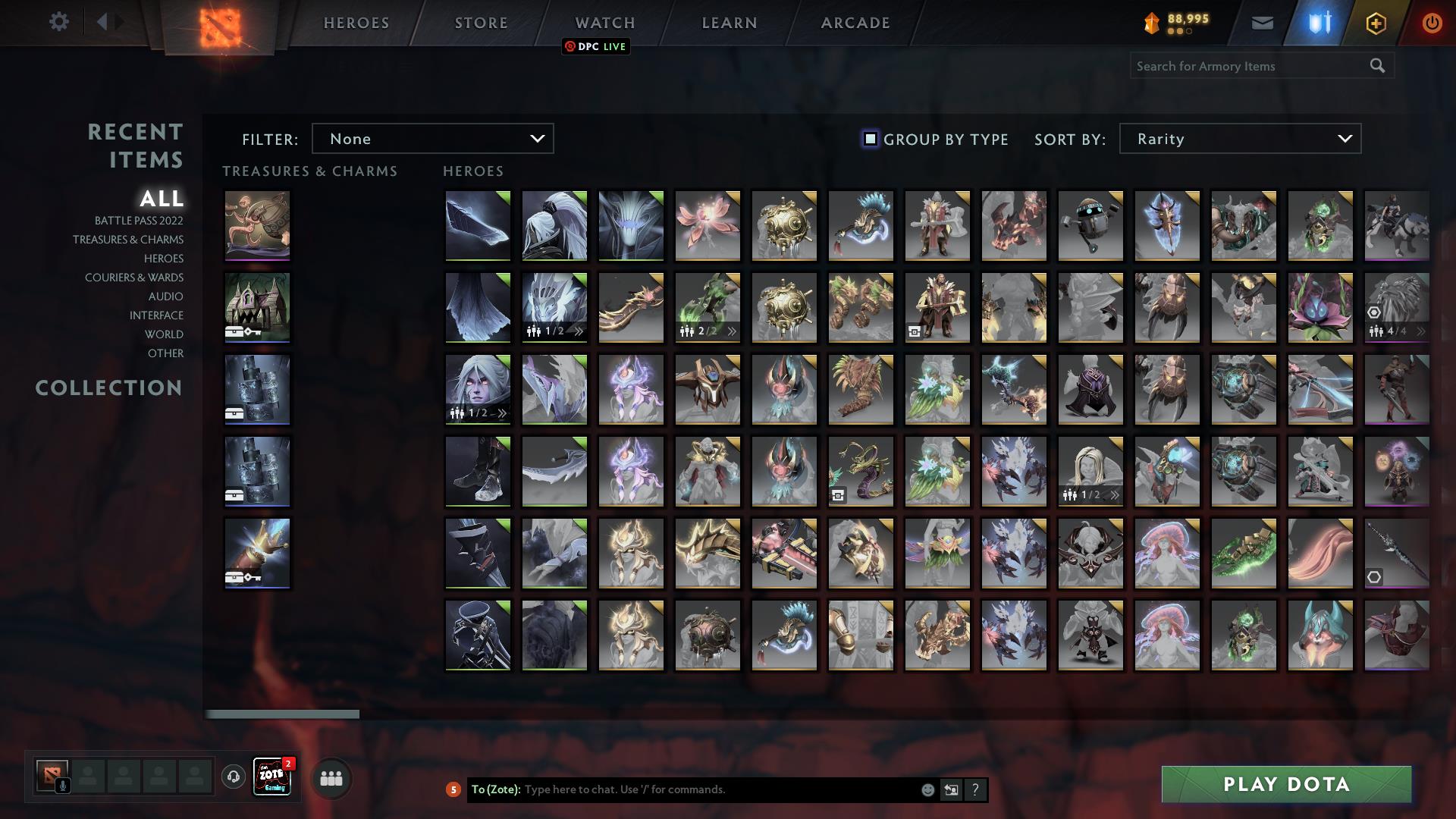
Task: Open the friends list icon near the chat
Action: click(330, 778)
